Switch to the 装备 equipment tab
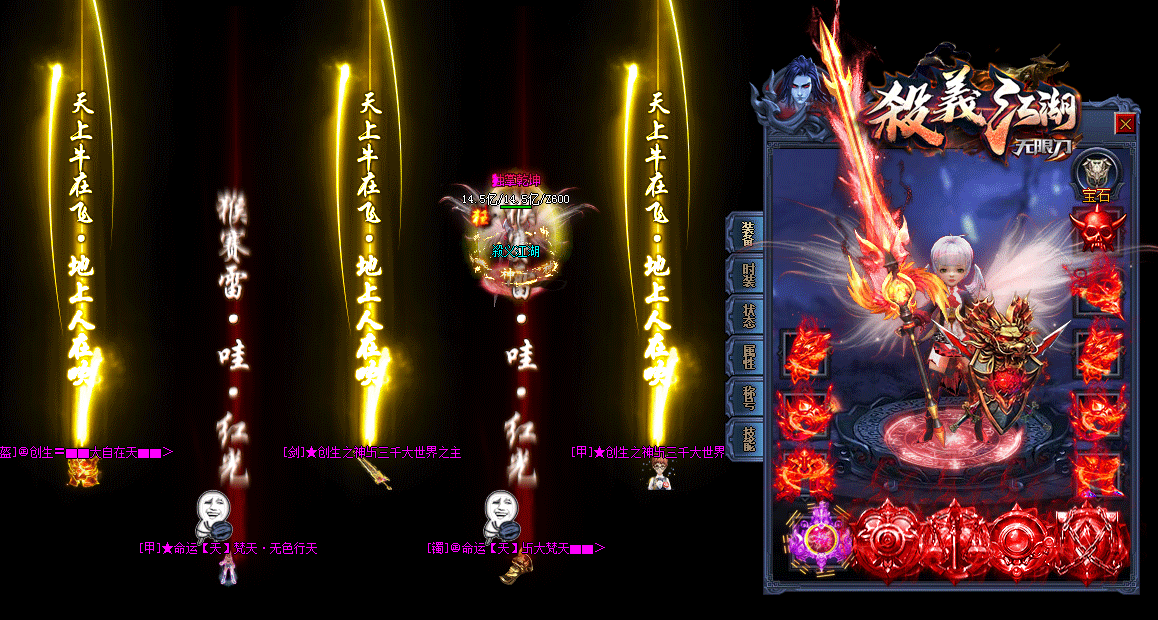This screenshot has height=620, width=1158. point(747,234)
